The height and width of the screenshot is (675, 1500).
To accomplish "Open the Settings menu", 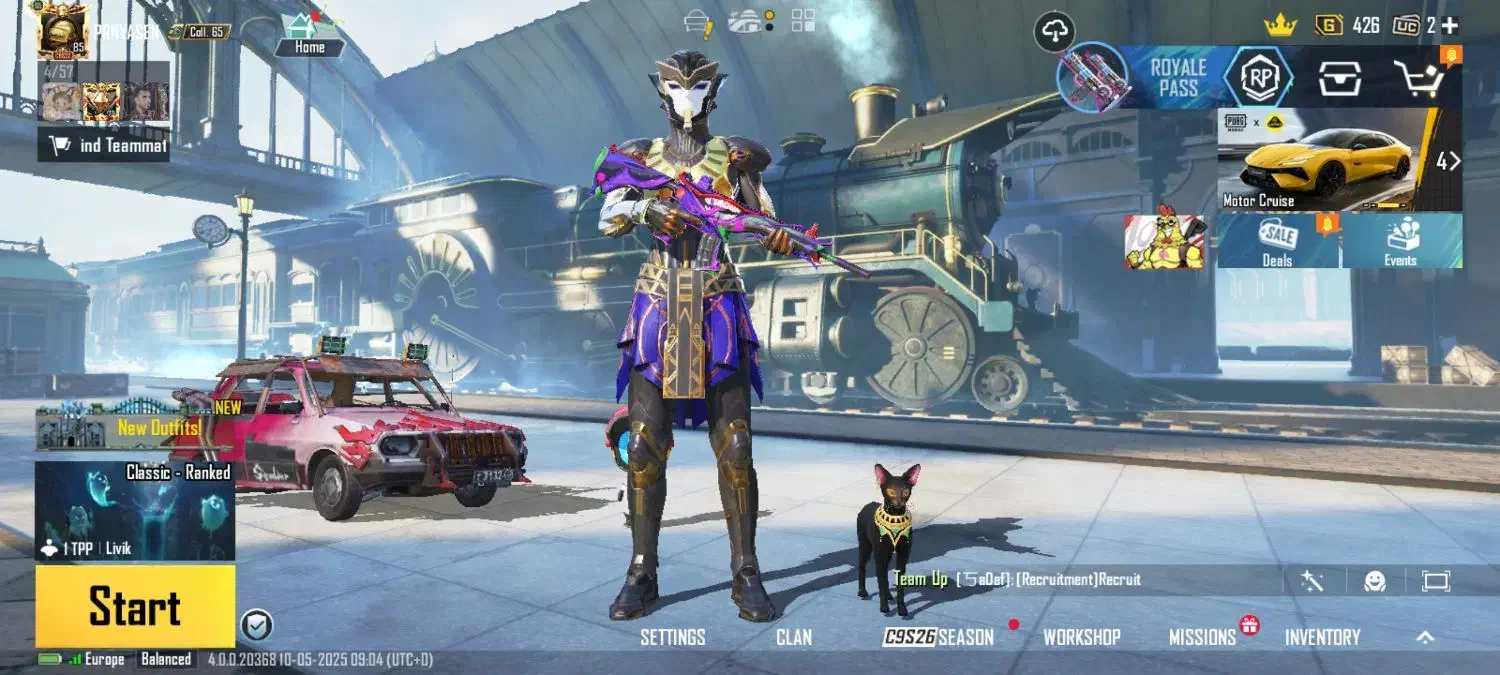I will [x=672, y=637].
